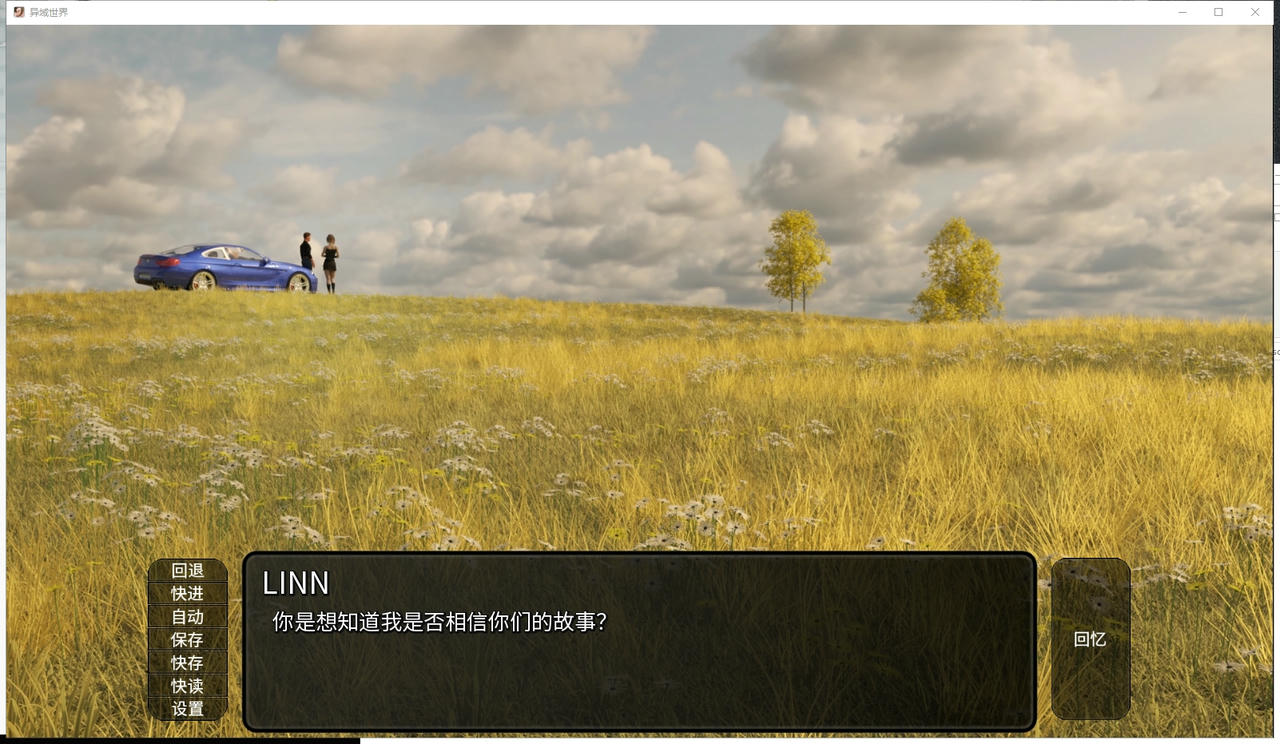This screenshot has height=744, width=1280.
Task: Activate the 快进 skip button
Action: [188, 594]
